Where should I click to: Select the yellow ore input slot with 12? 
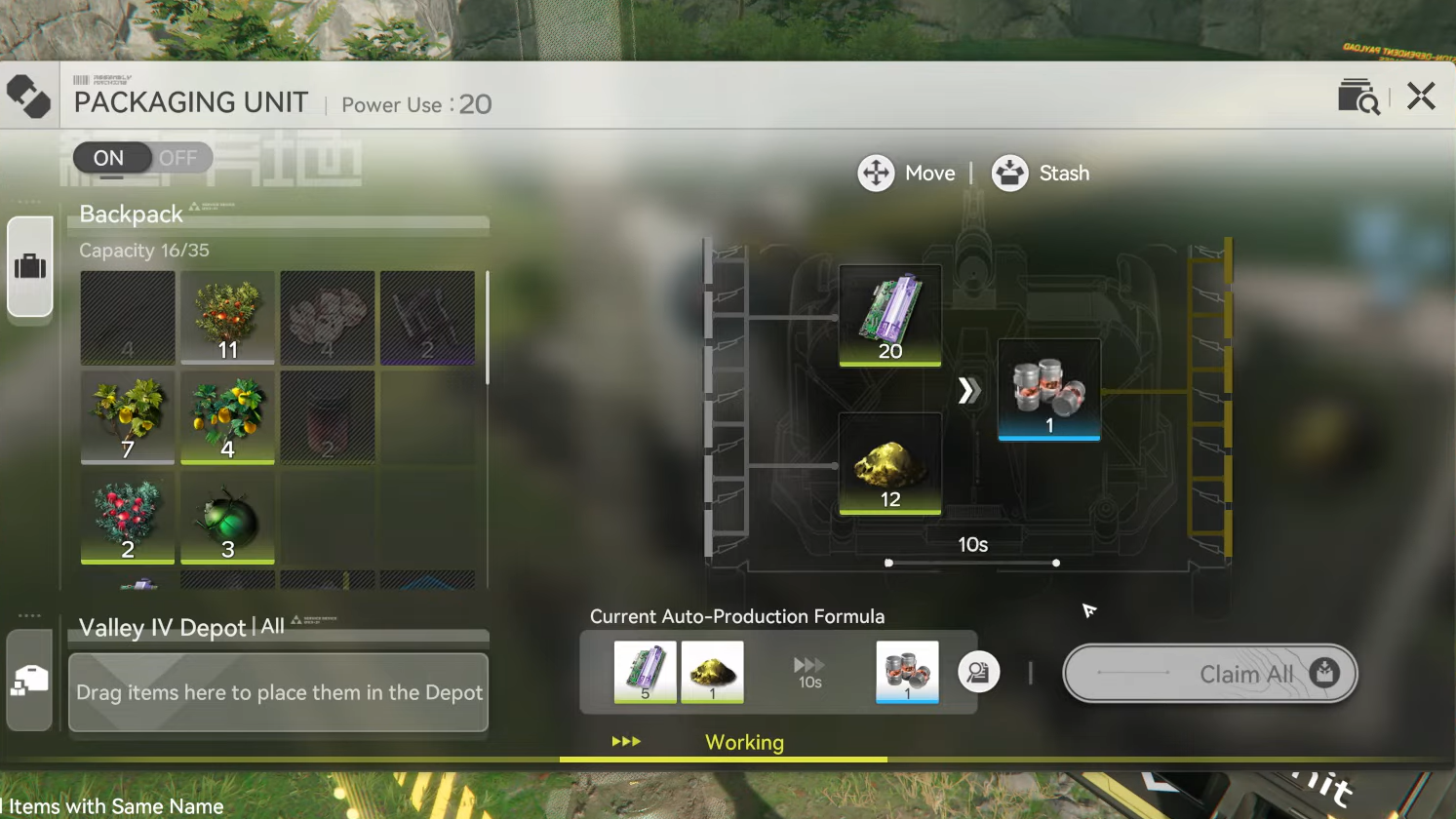[889, 464]
